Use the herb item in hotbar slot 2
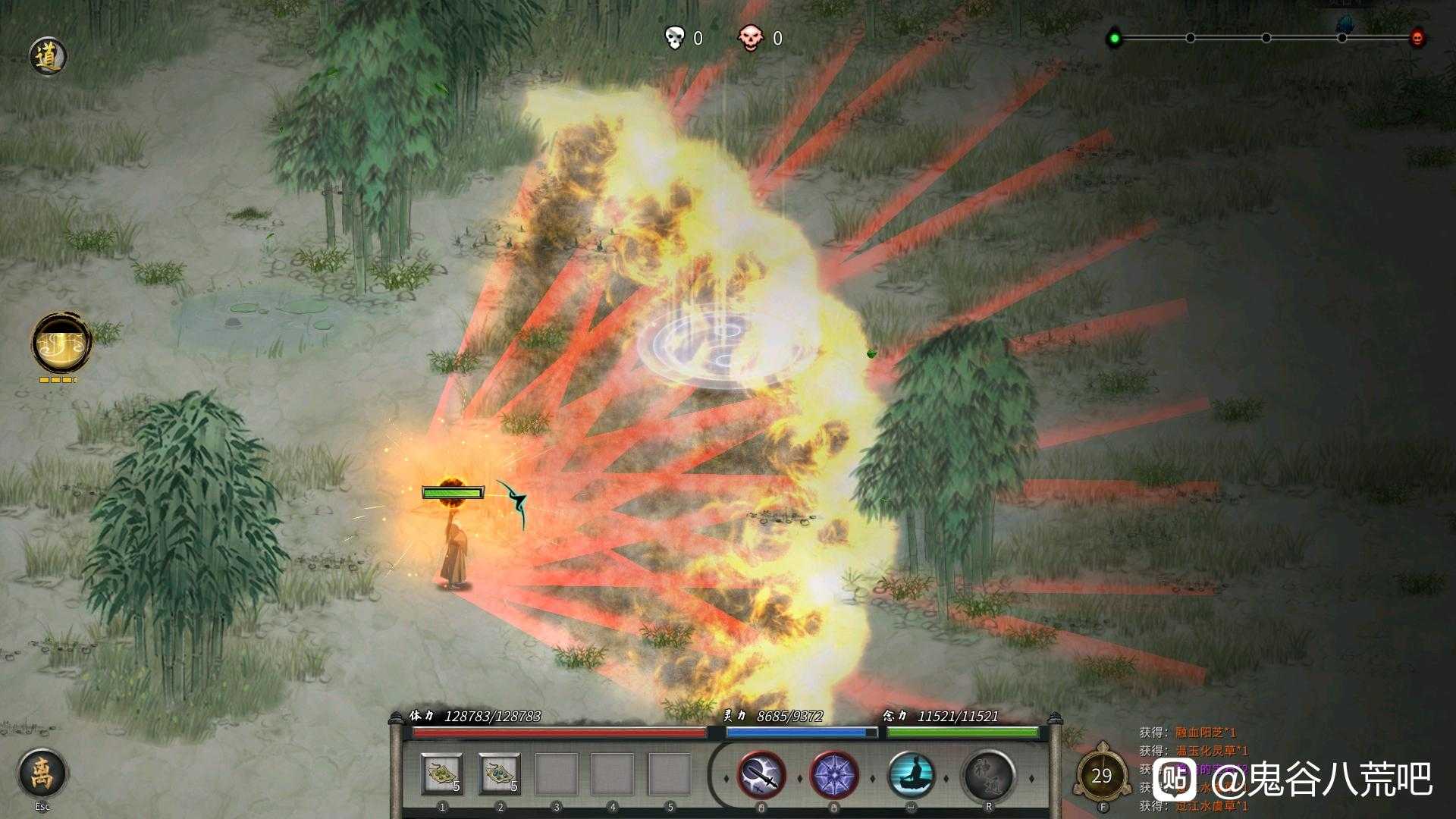This screenshot has width=1456, height=819. click(499, 774)
